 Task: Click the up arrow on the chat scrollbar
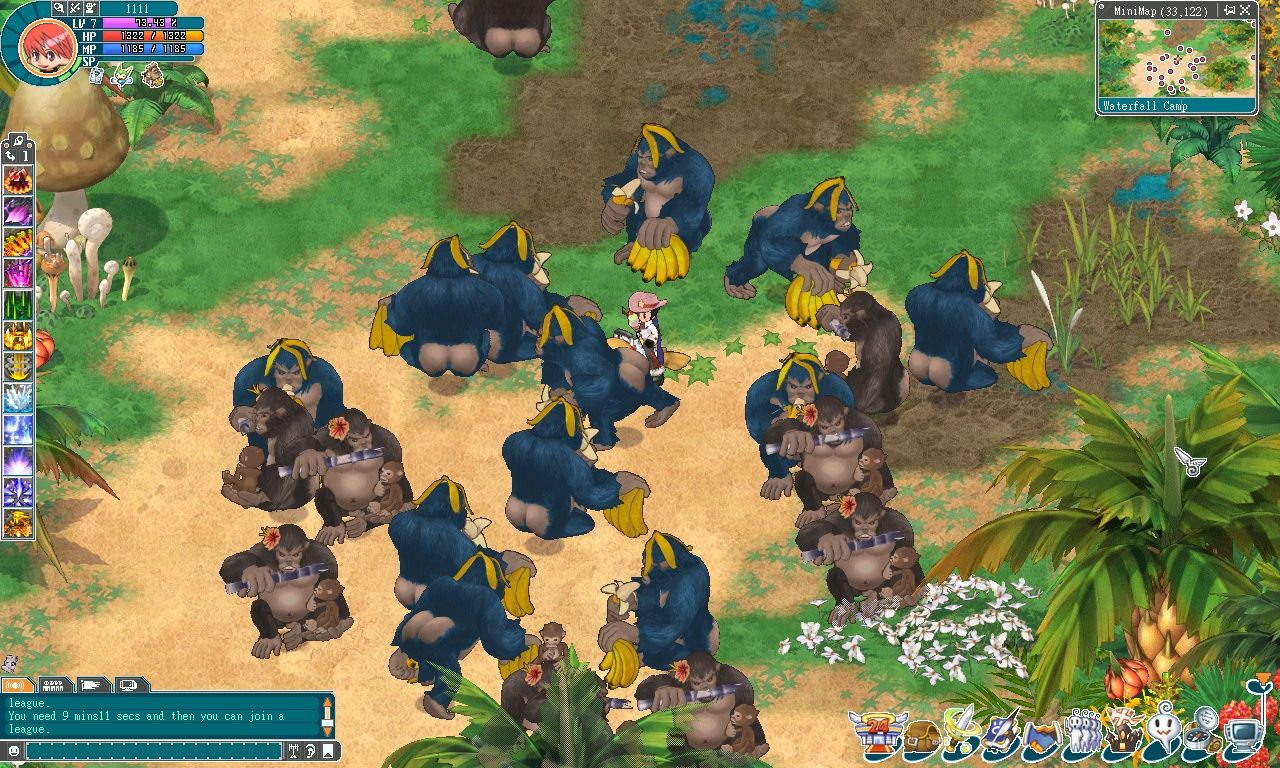point(327,703)
